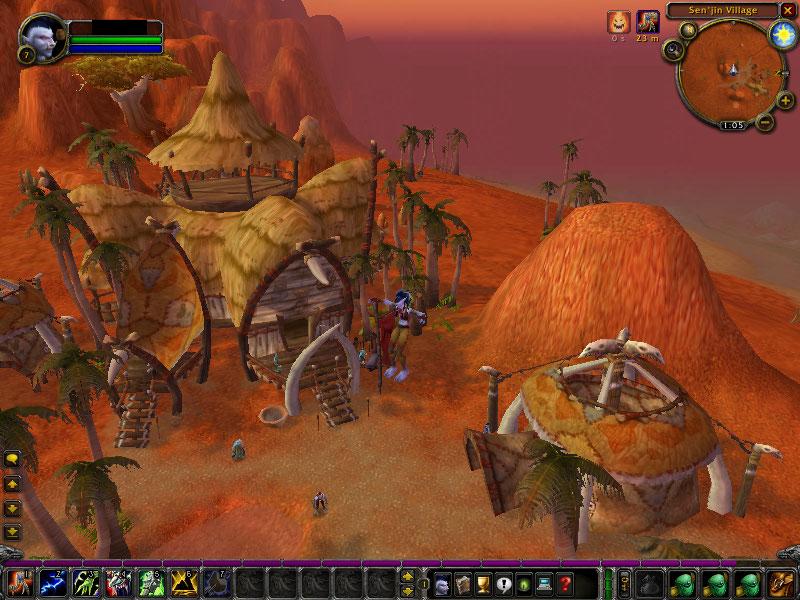
Task: Click the buff icon with 23 m remaining
Action: tap(648, 21)
